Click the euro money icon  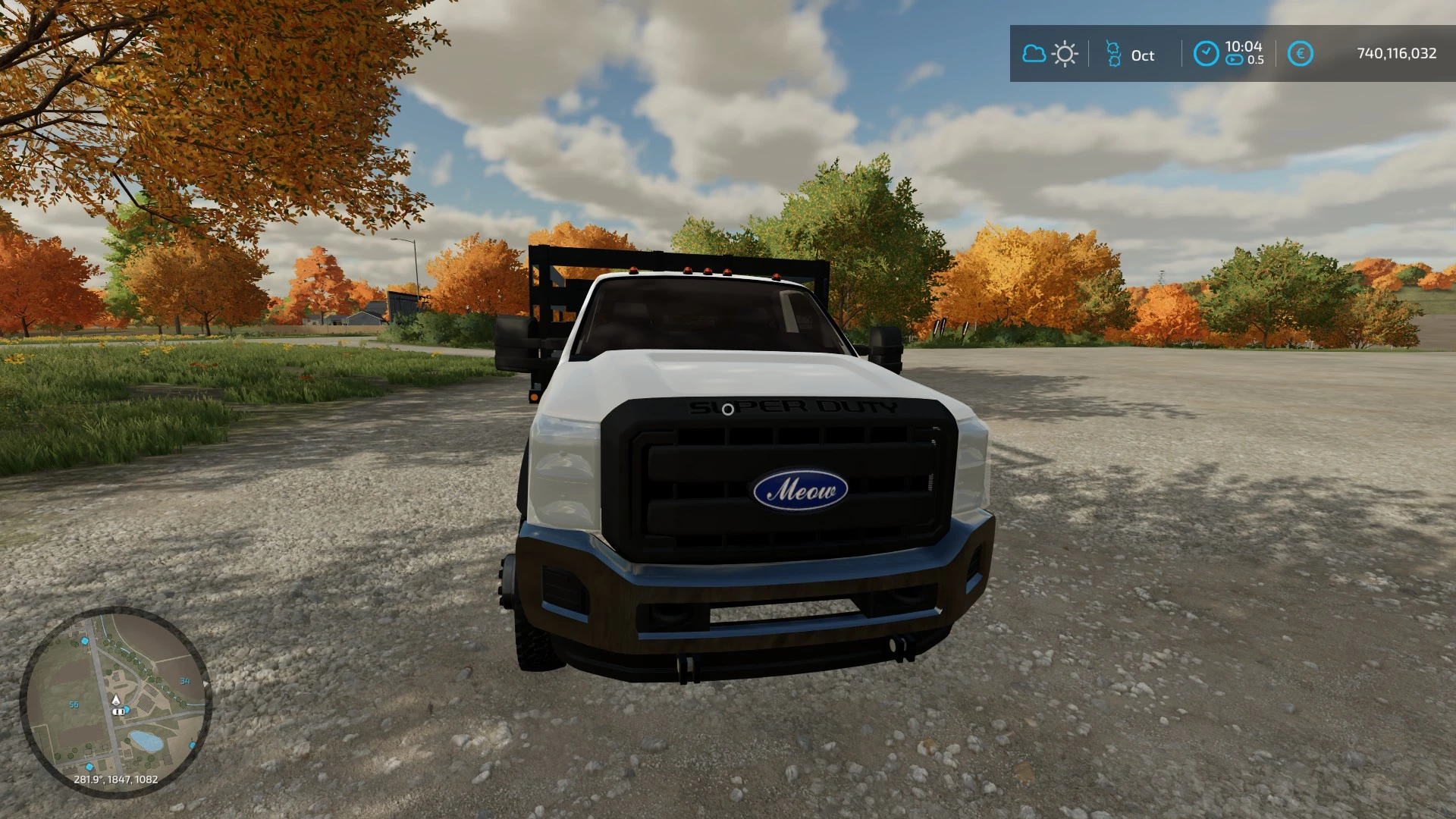[x=1300, y=54]
